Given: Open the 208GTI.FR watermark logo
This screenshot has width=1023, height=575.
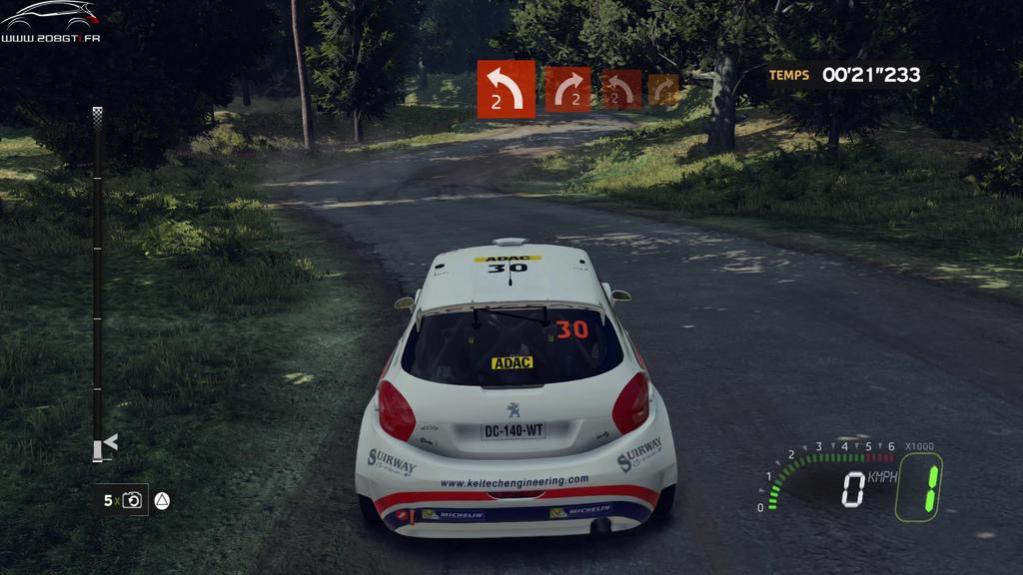Looking at the screenshot, I should click(50, 22).
